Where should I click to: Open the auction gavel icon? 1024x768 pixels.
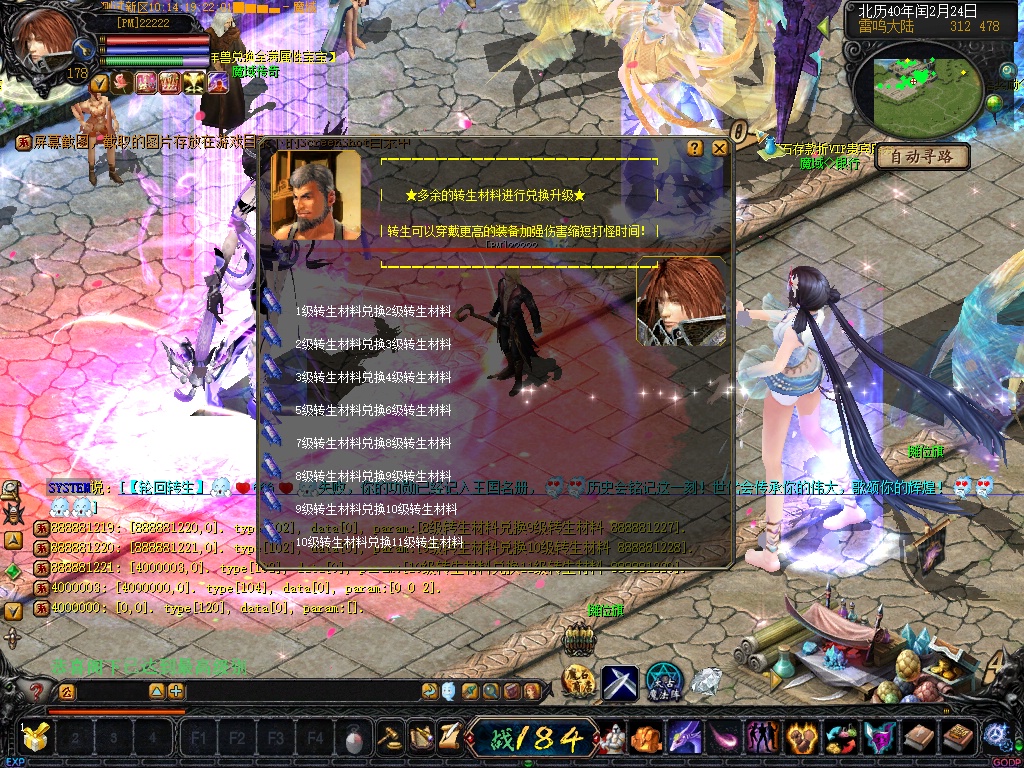(x=389, y=738)
